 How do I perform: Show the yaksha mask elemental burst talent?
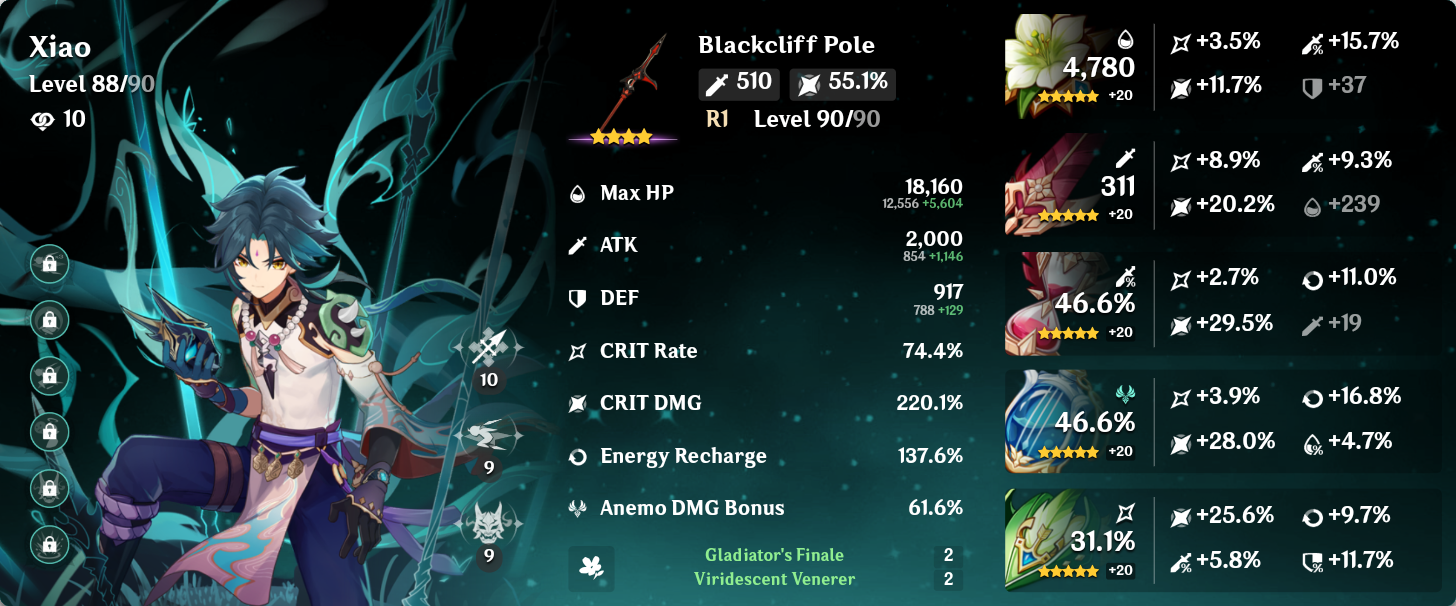(x=489, y=523)
